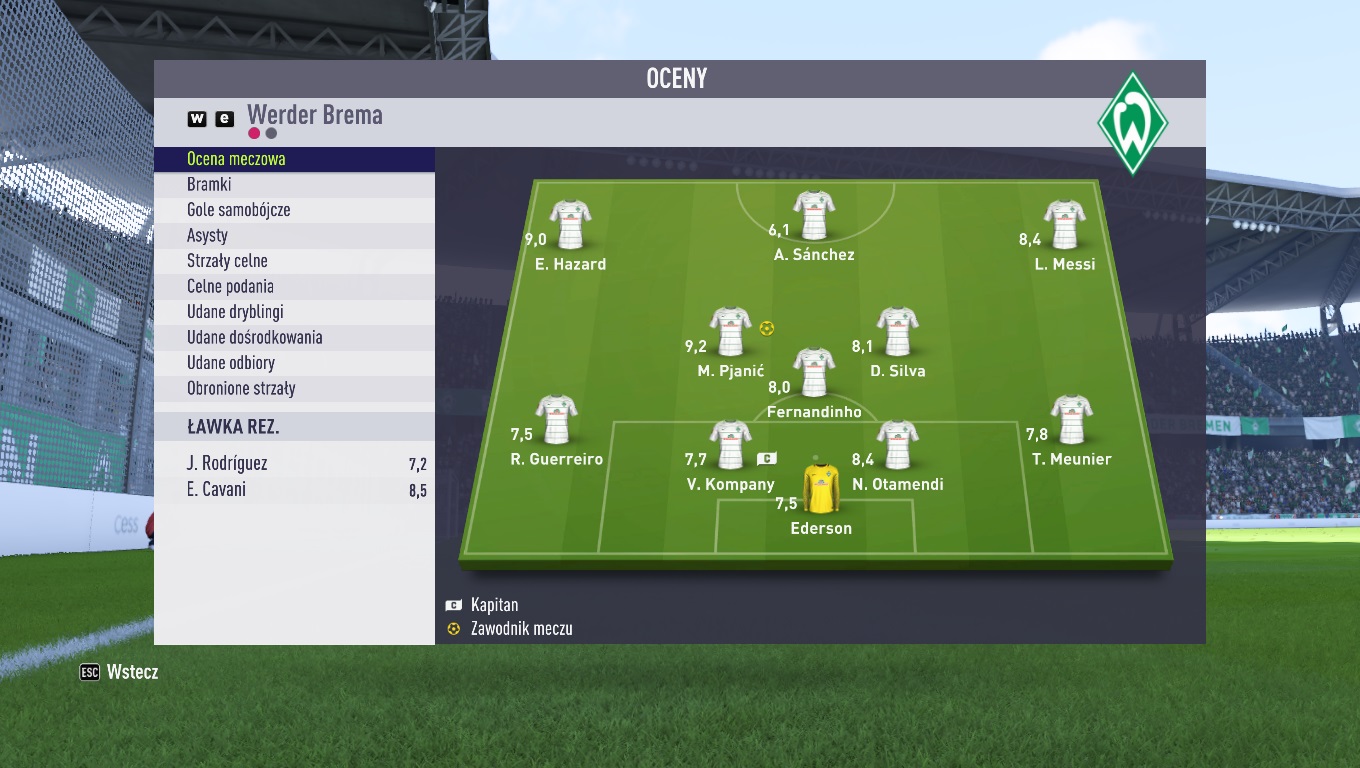Click man of the match M. Pjanić
Viewport: 1360px width, 768px height.
click(x=730, y=333)
